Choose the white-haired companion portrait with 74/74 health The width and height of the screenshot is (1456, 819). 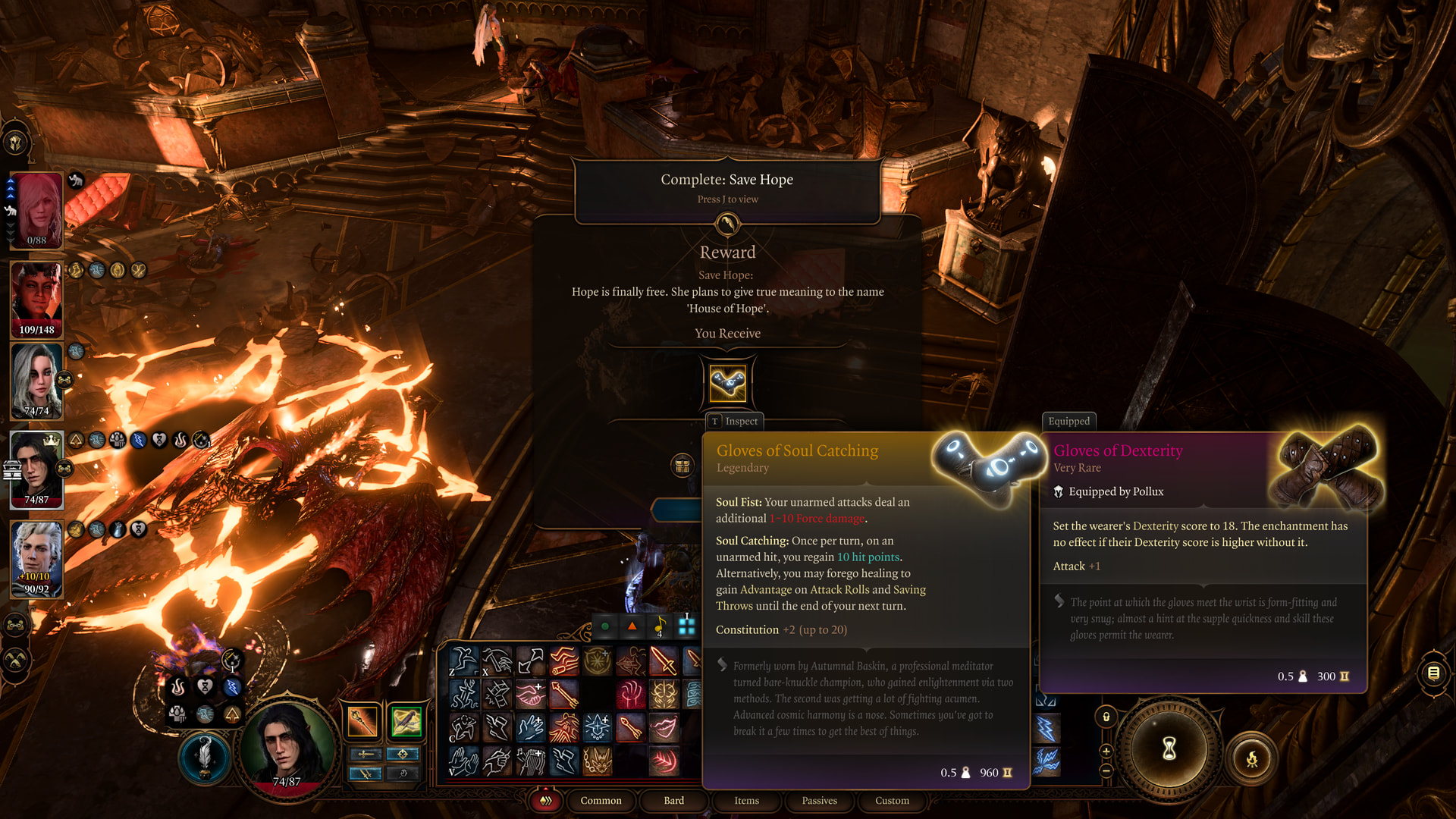click(36, 379)
